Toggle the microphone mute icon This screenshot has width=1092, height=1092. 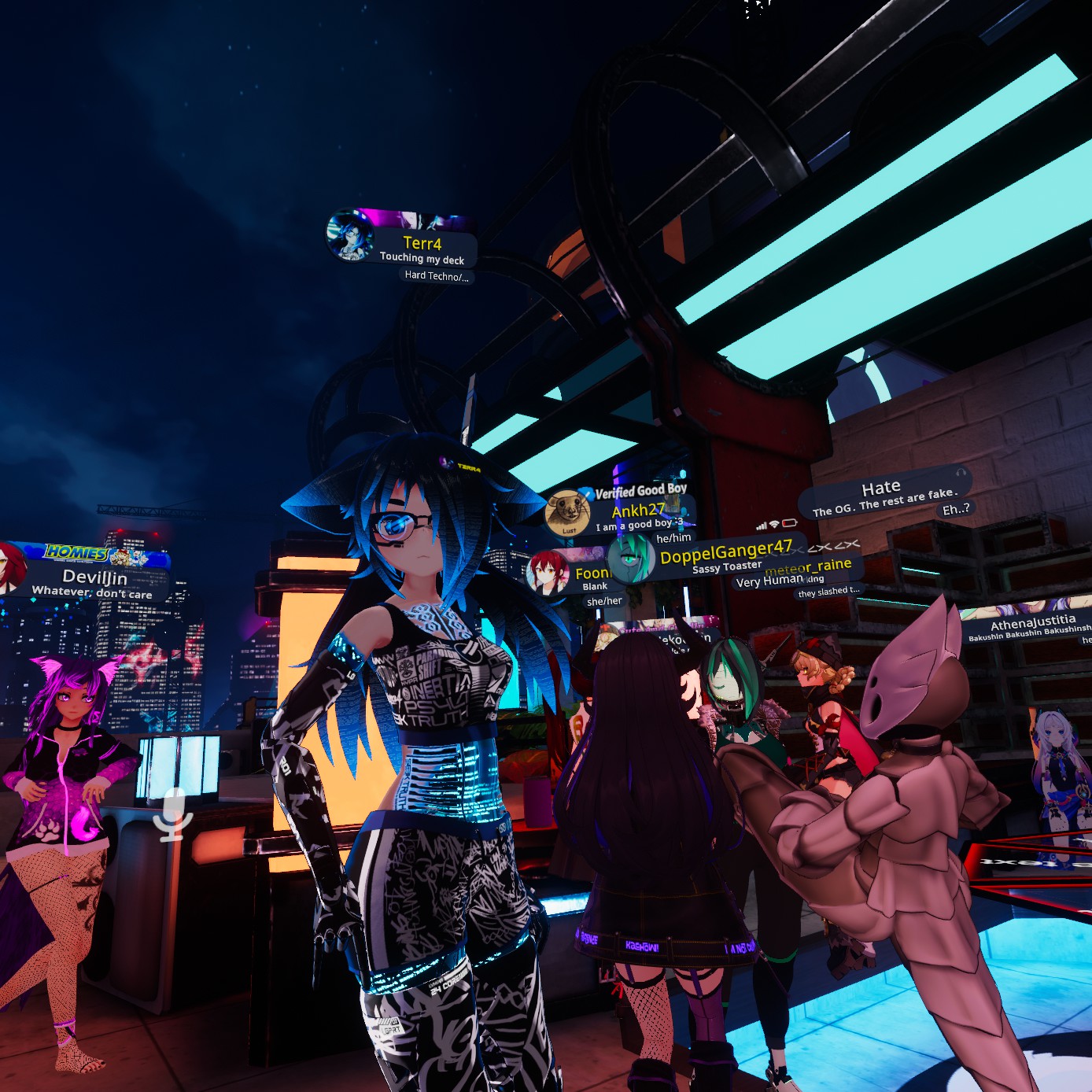click(172, 816)
